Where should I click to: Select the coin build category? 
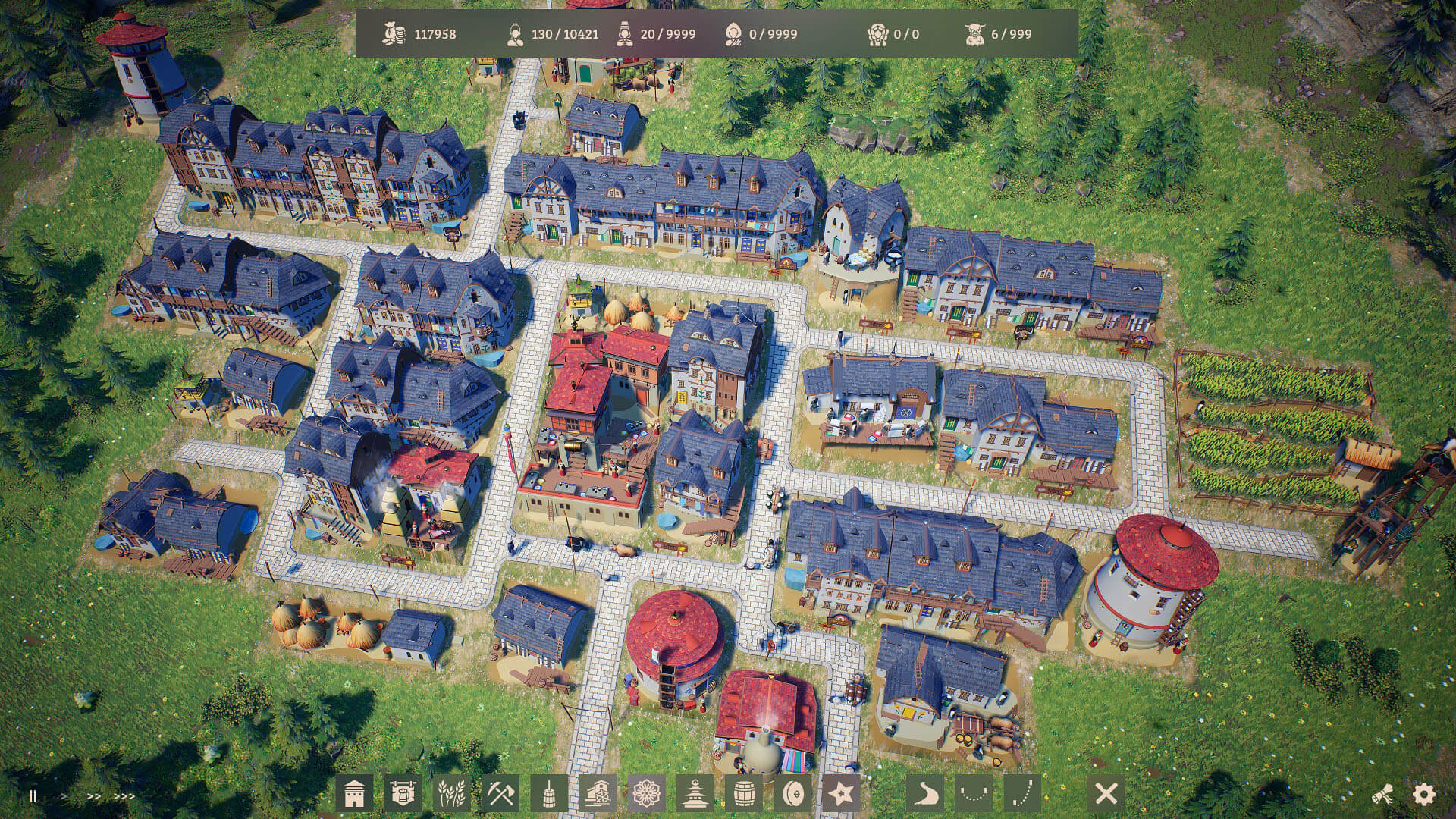click(x=792, y=794)
